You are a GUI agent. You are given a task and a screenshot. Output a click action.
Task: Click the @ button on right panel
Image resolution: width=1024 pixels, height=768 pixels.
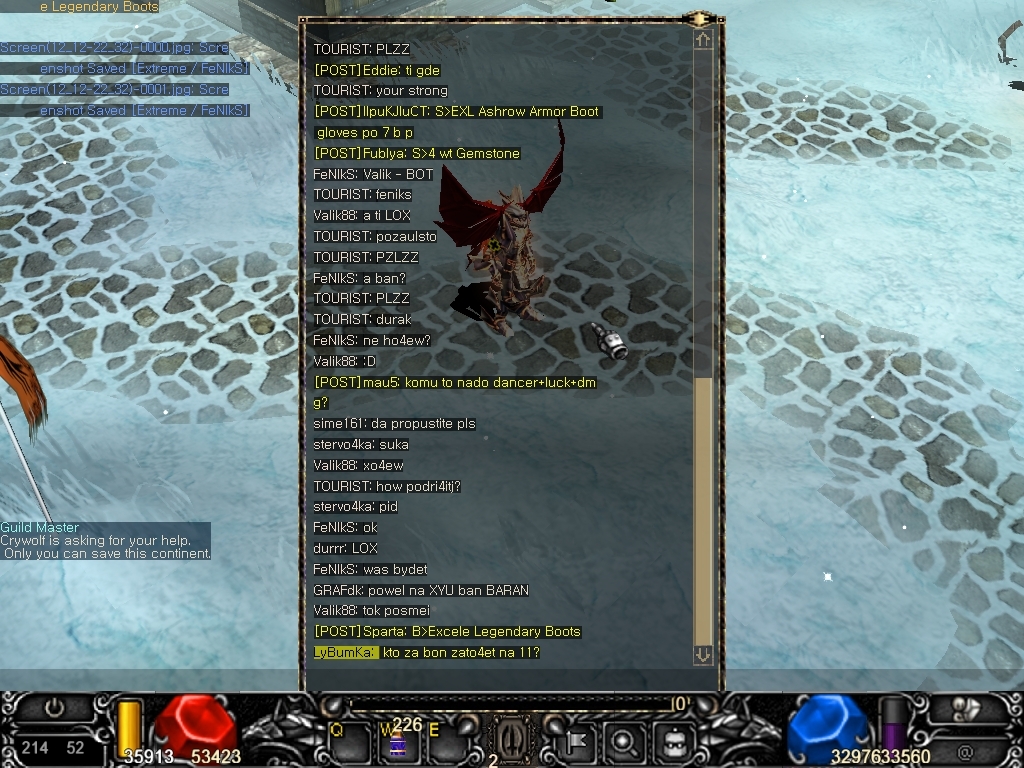pos(965,751)
